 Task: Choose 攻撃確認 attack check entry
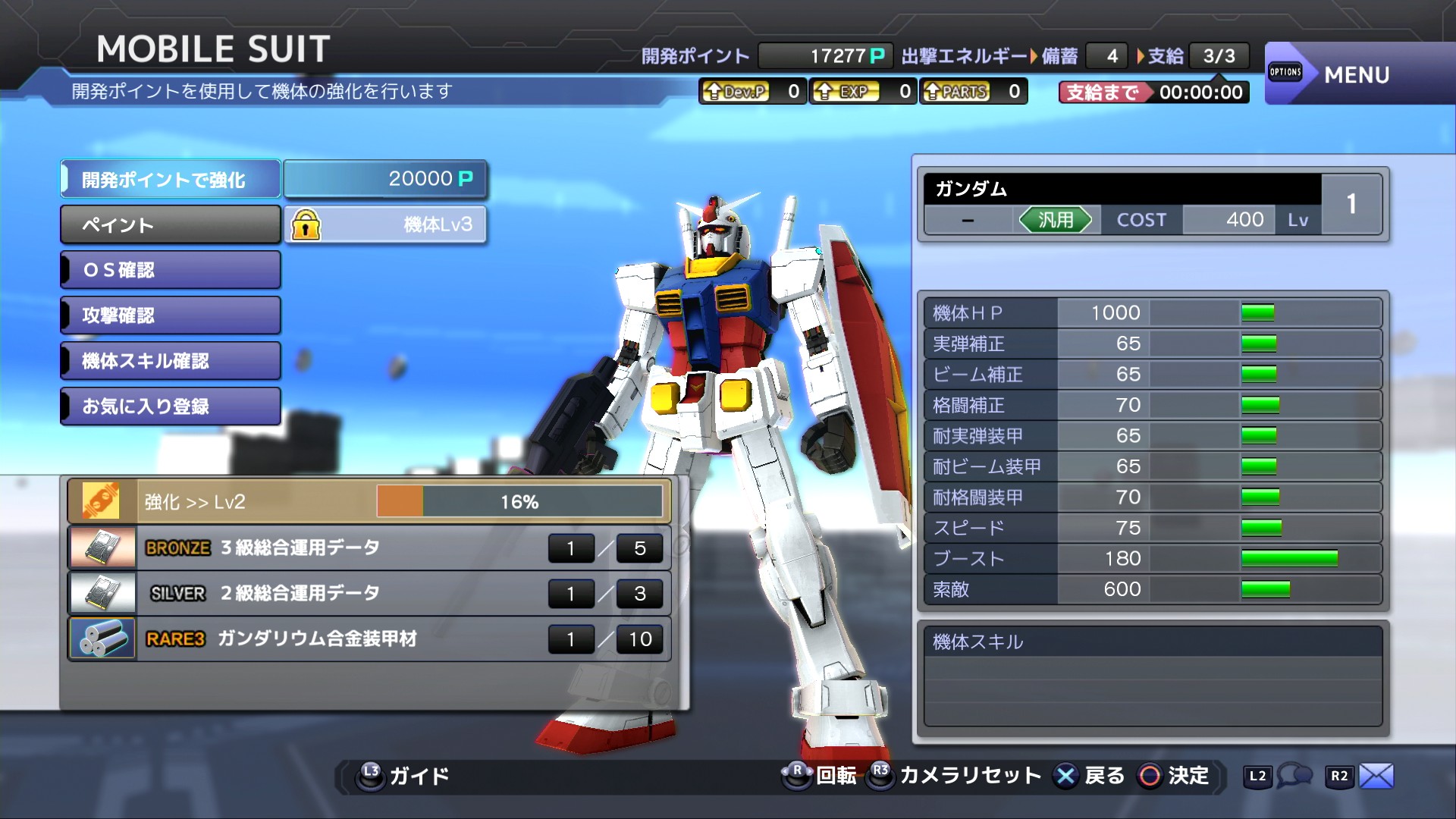coord(171,315)
